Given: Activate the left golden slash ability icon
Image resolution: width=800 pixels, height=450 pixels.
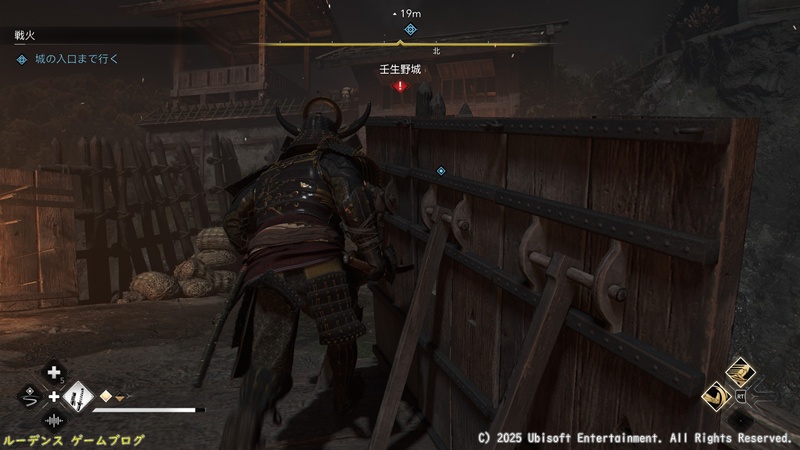Looking at the screenshot, I should pos(718,396).
